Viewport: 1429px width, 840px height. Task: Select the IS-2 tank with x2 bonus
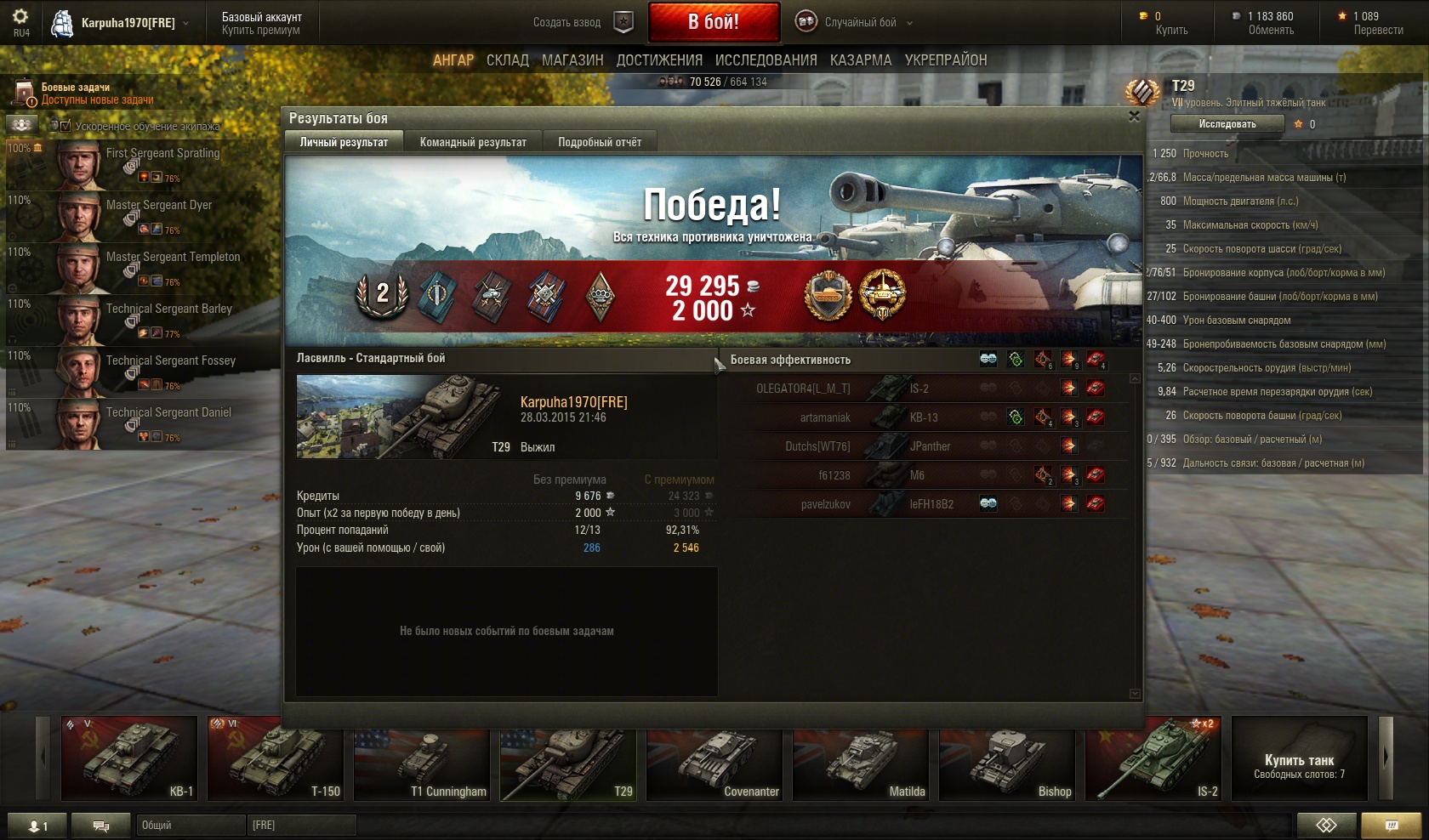(1153, 758)
